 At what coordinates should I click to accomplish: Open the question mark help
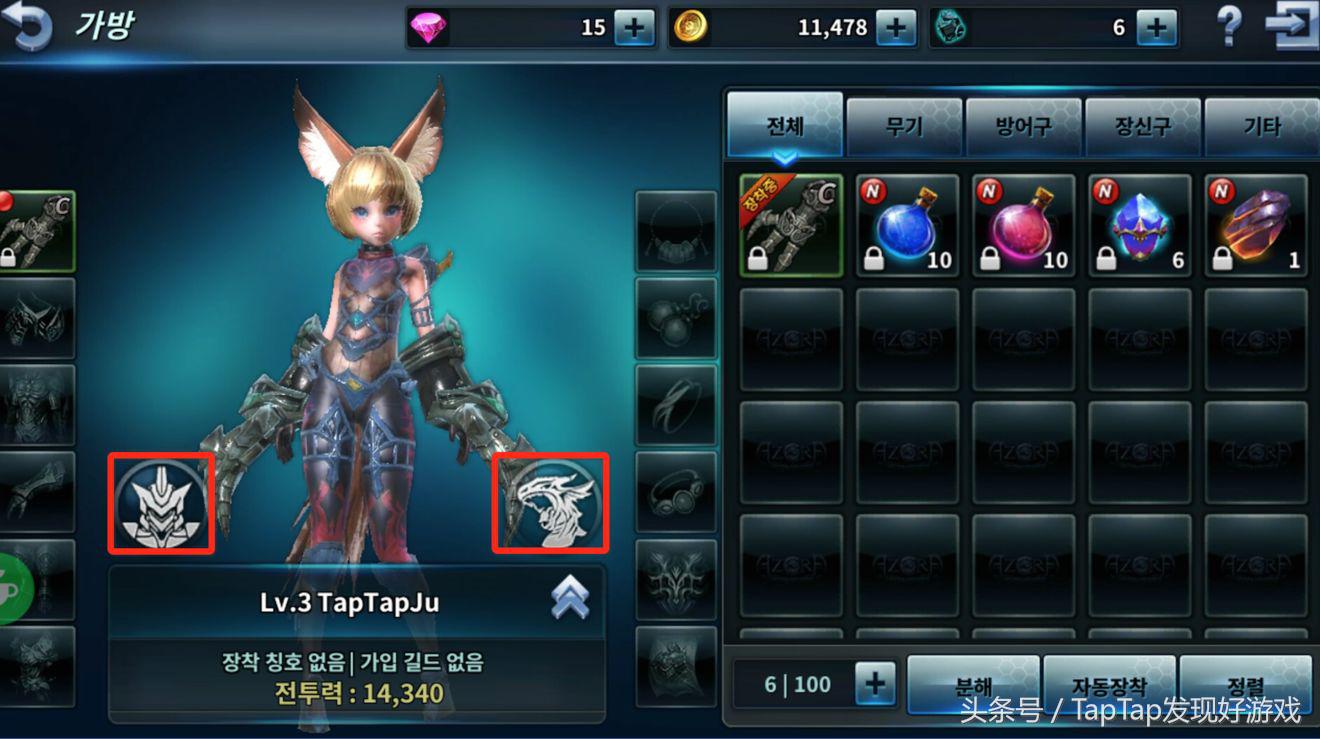pos(1229,27)
